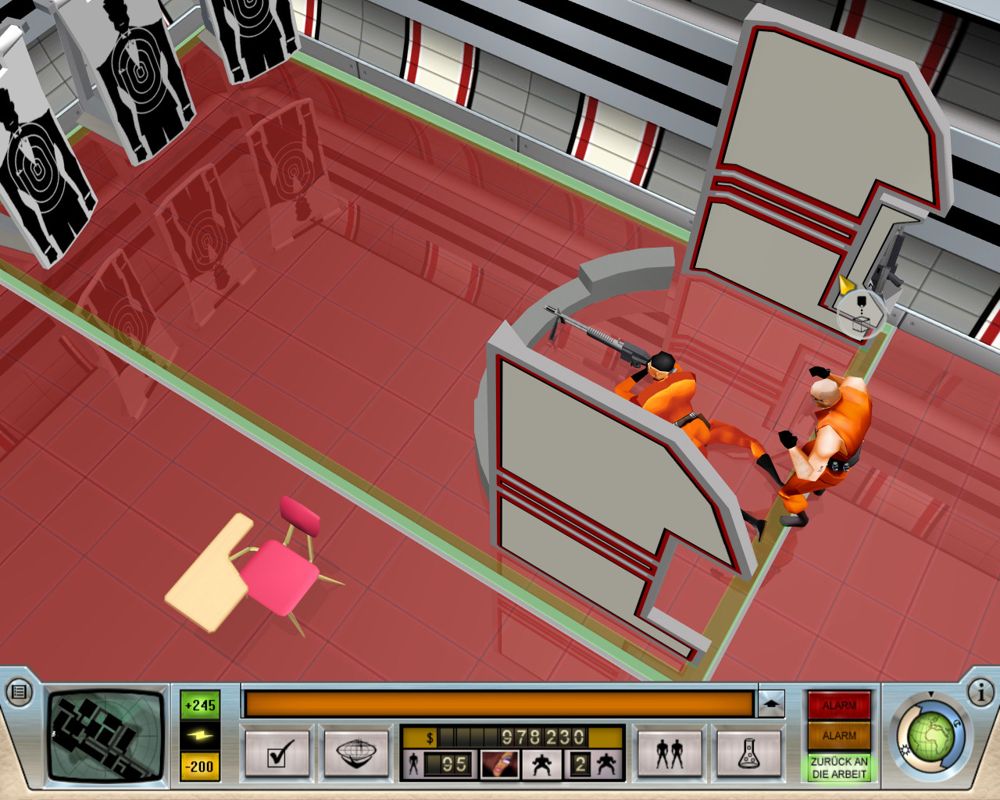Open the objectives checkmark panel
The width and height of the screenshot is (1000, 800).
[x=276, y=753]
